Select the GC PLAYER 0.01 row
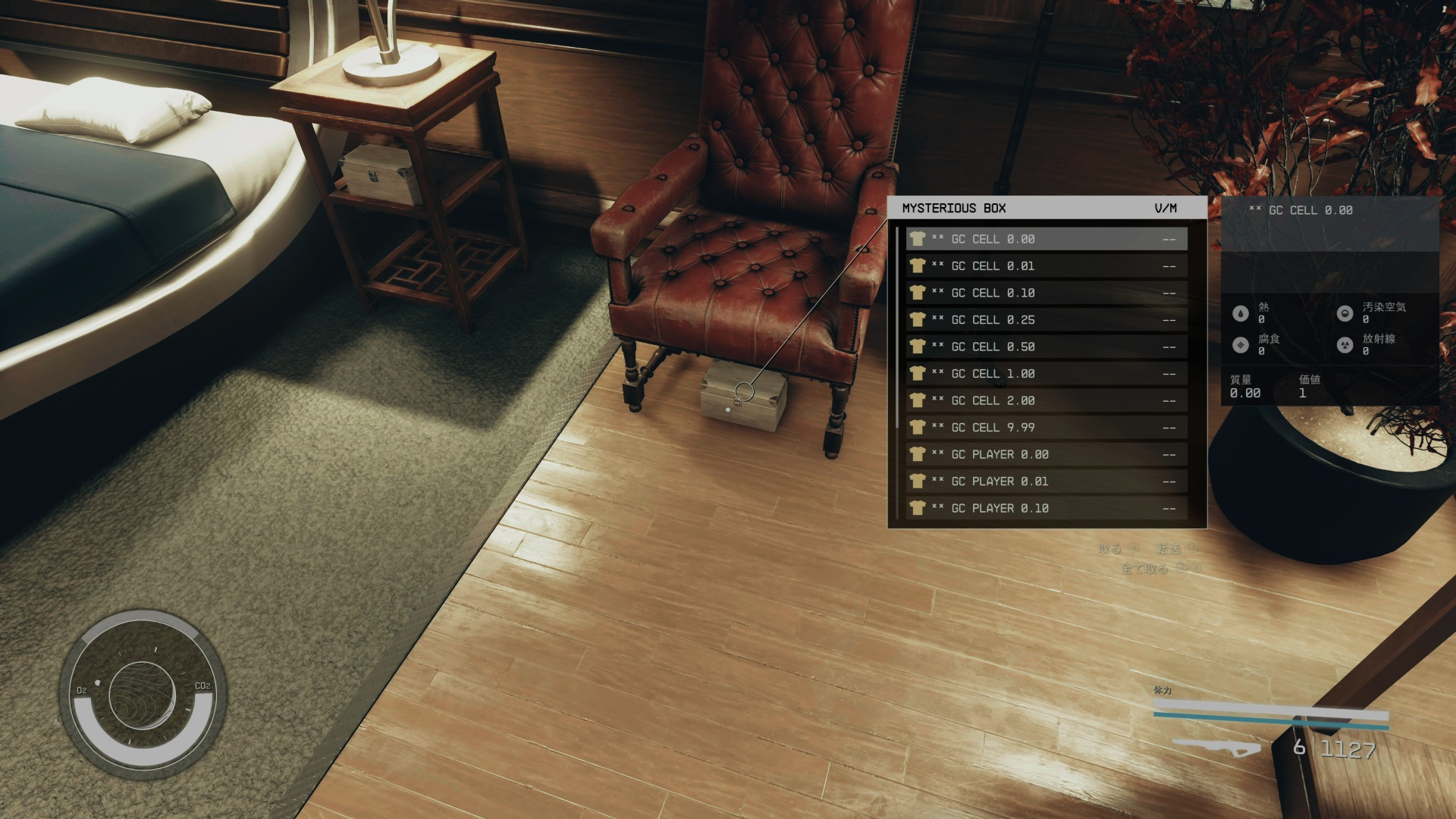 tap(1046, 482)
